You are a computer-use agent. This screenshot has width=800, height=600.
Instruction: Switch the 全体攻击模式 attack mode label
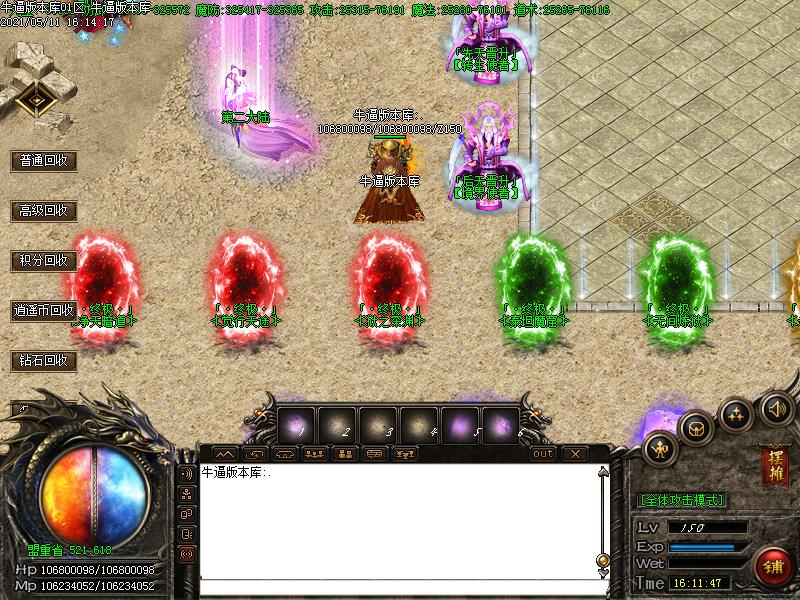point(681,499)
